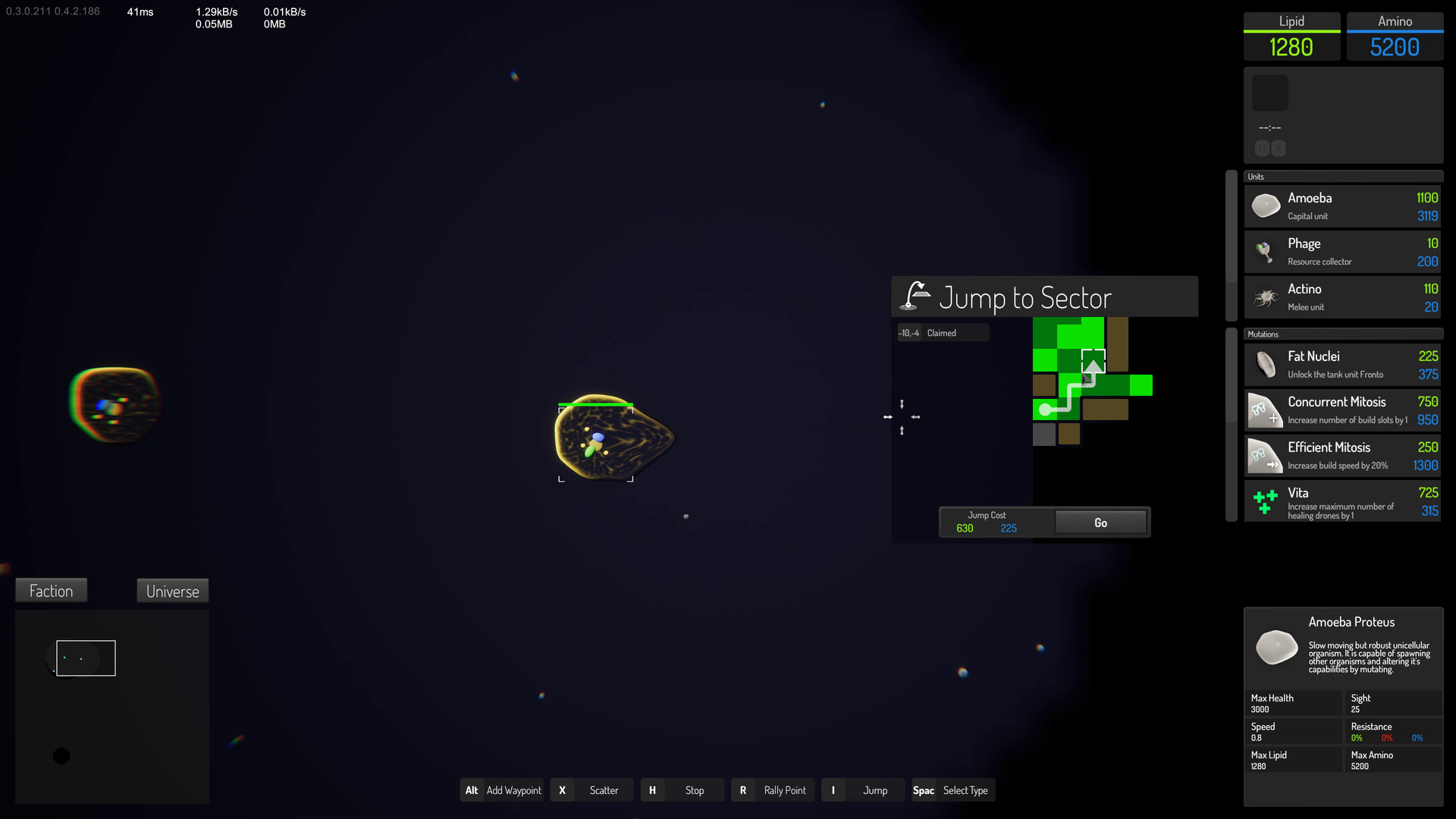The image size is (1456, 819).
Task: Click the Efficient Mitosis mutation icon
Action: 1264,455
